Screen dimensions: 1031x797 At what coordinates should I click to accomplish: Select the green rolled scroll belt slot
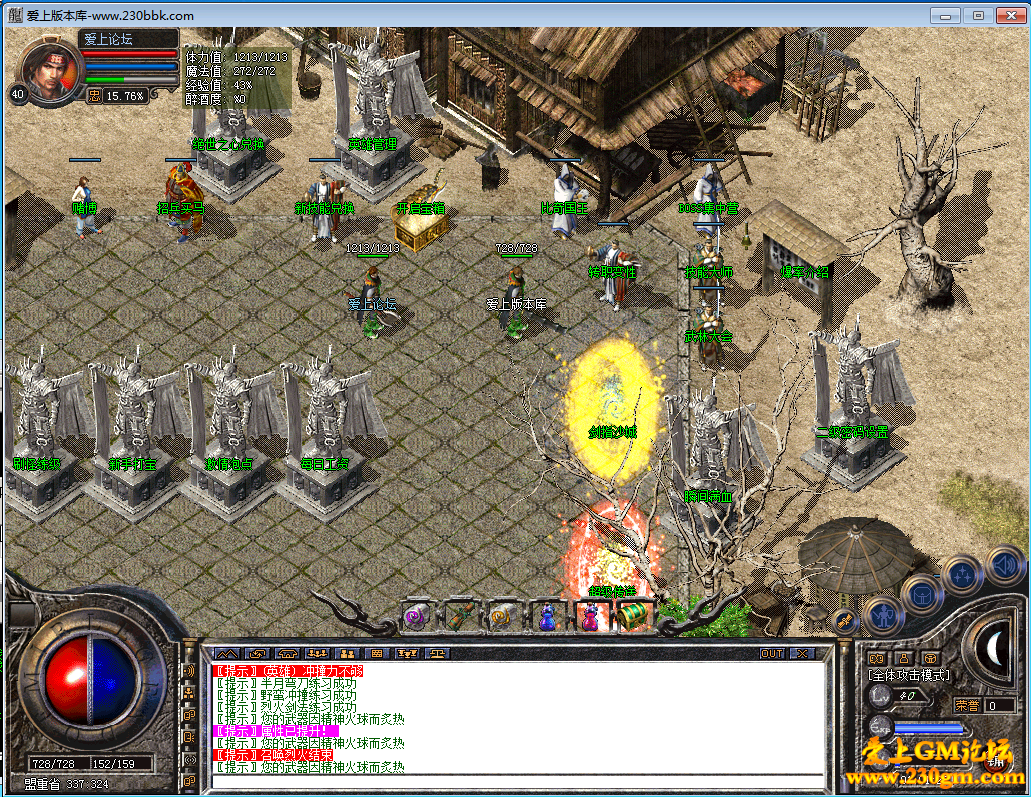(459, 615)
